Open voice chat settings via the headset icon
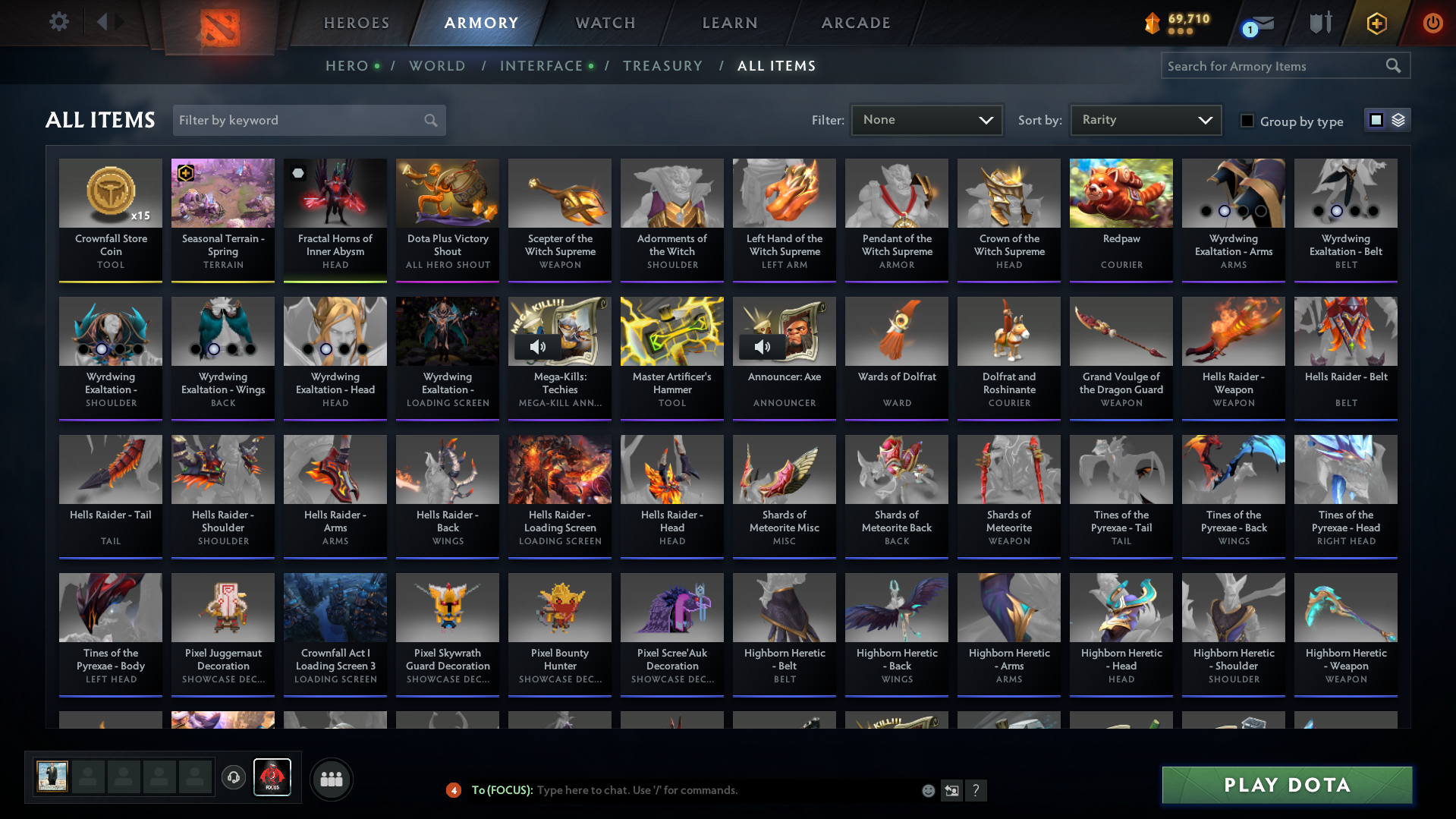This screenshot has height=819, width=1456. coord(233,778)
